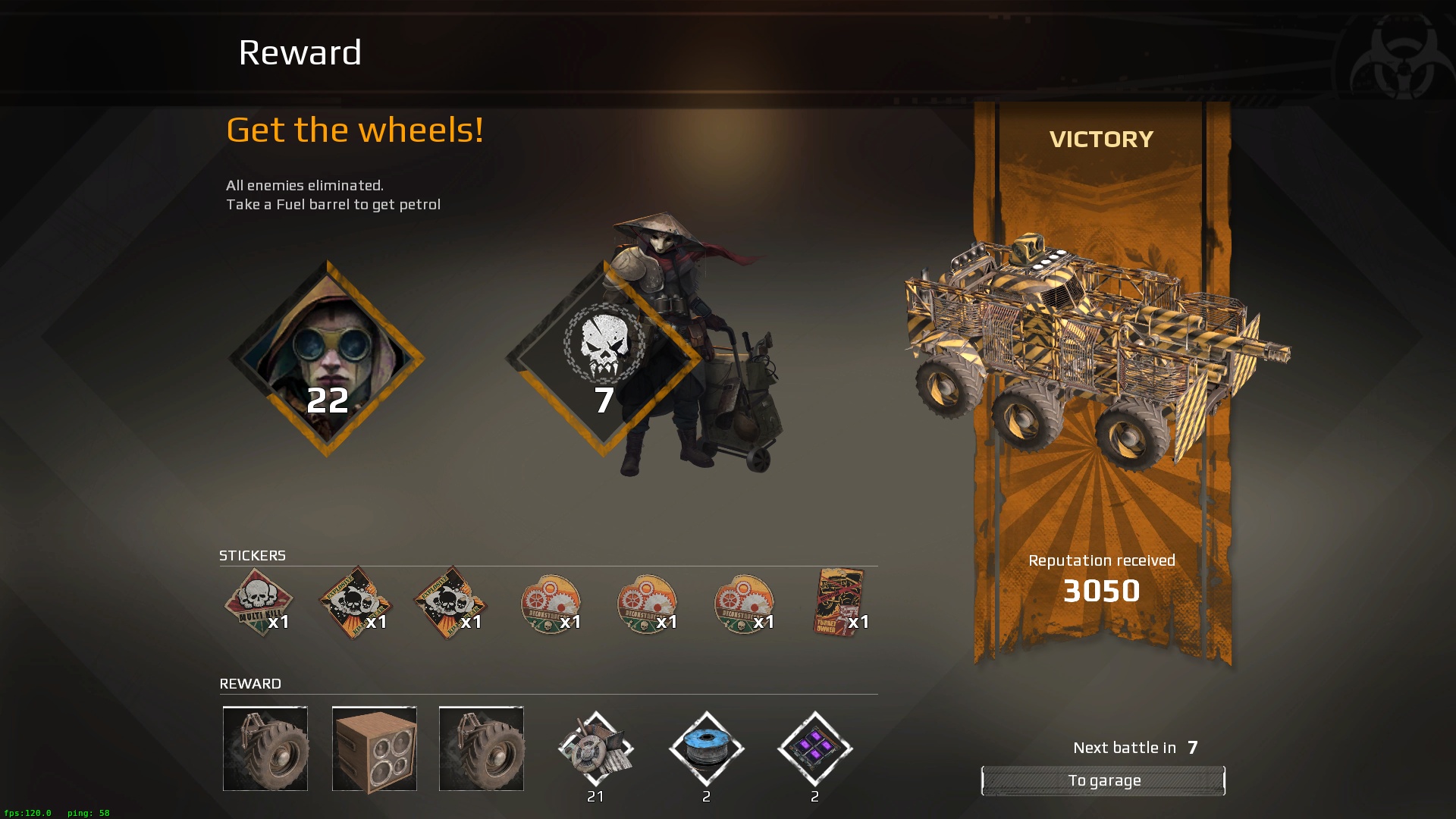
Task: Select the red Turret Owner sticker
Action: pos(839,601)
